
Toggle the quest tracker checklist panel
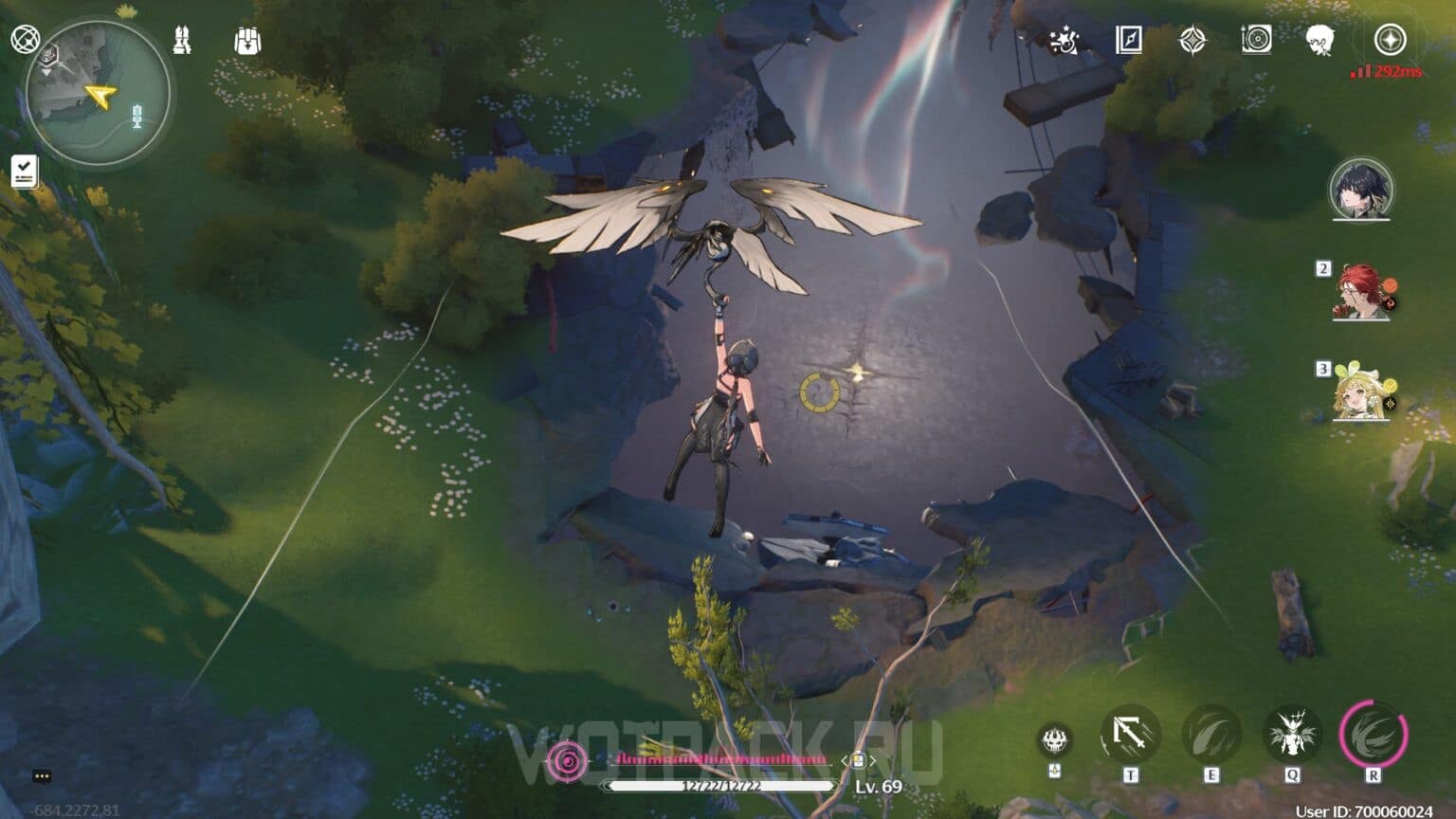point(24,171)
